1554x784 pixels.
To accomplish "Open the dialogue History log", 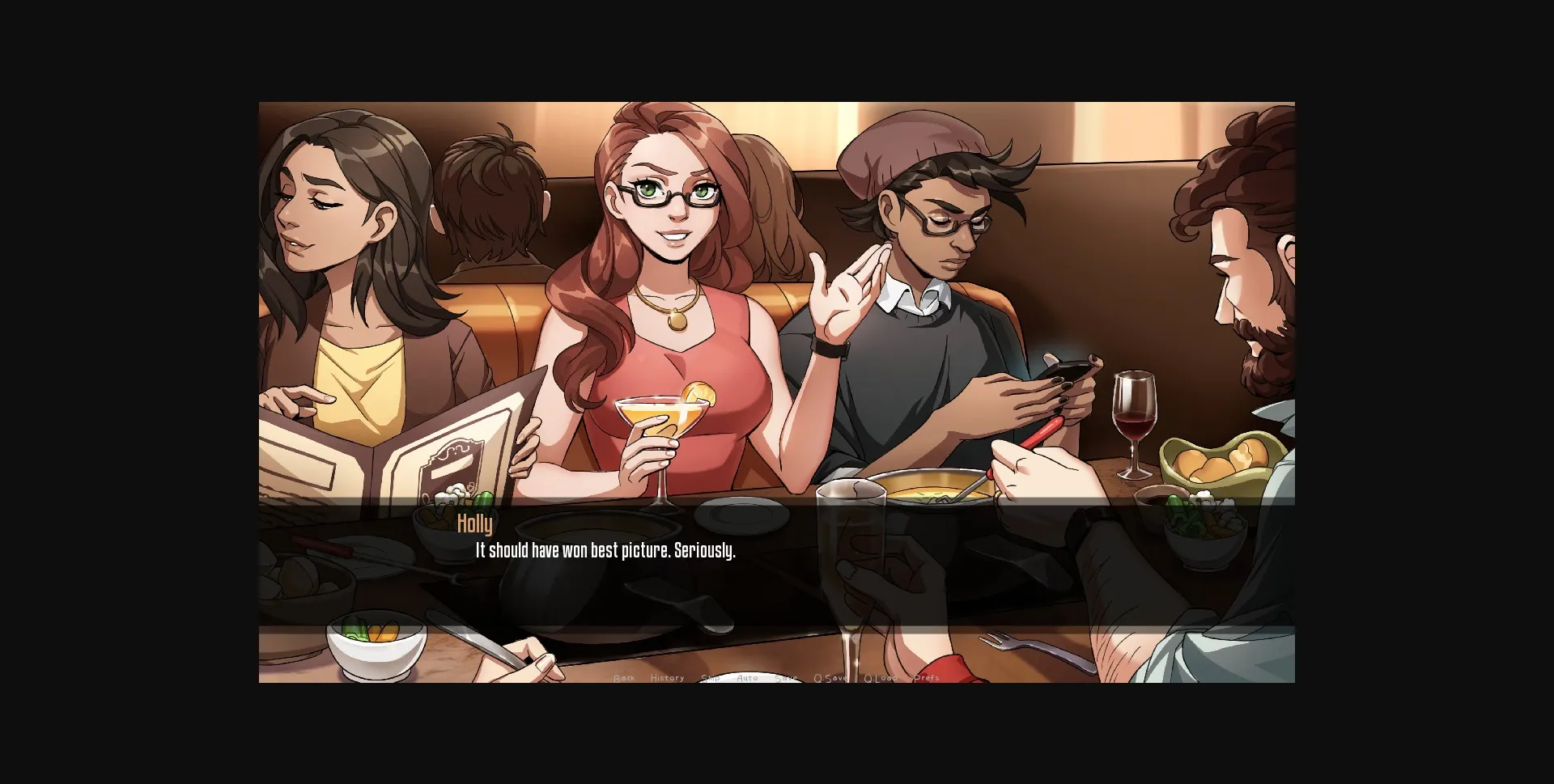I will tap(666, 677).
